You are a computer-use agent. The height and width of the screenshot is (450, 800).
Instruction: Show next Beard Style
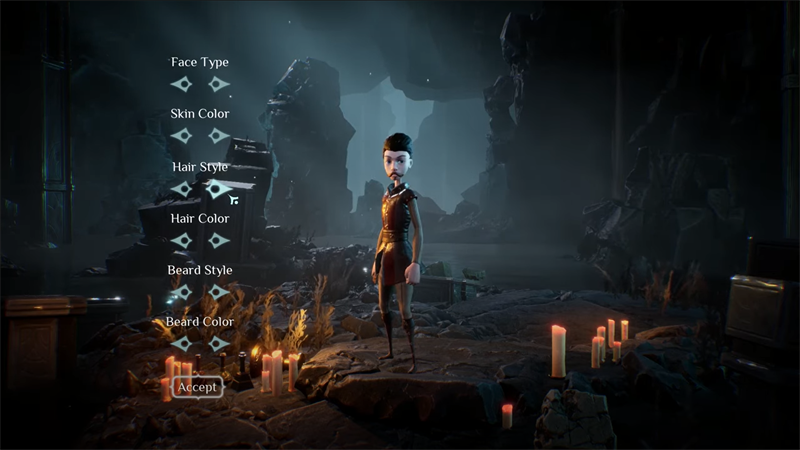coord(219,292)
